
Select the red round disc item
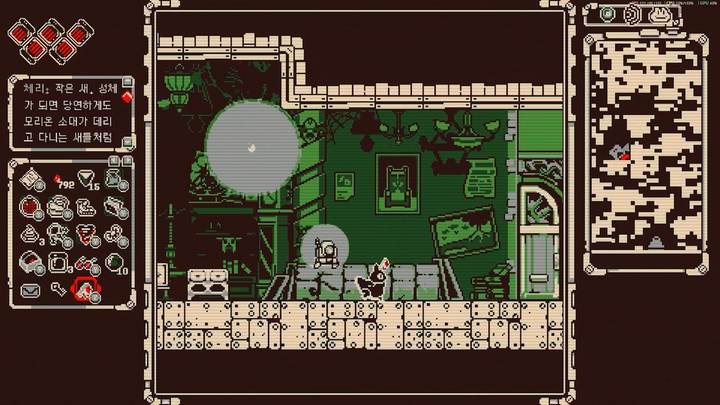(29, 207)
